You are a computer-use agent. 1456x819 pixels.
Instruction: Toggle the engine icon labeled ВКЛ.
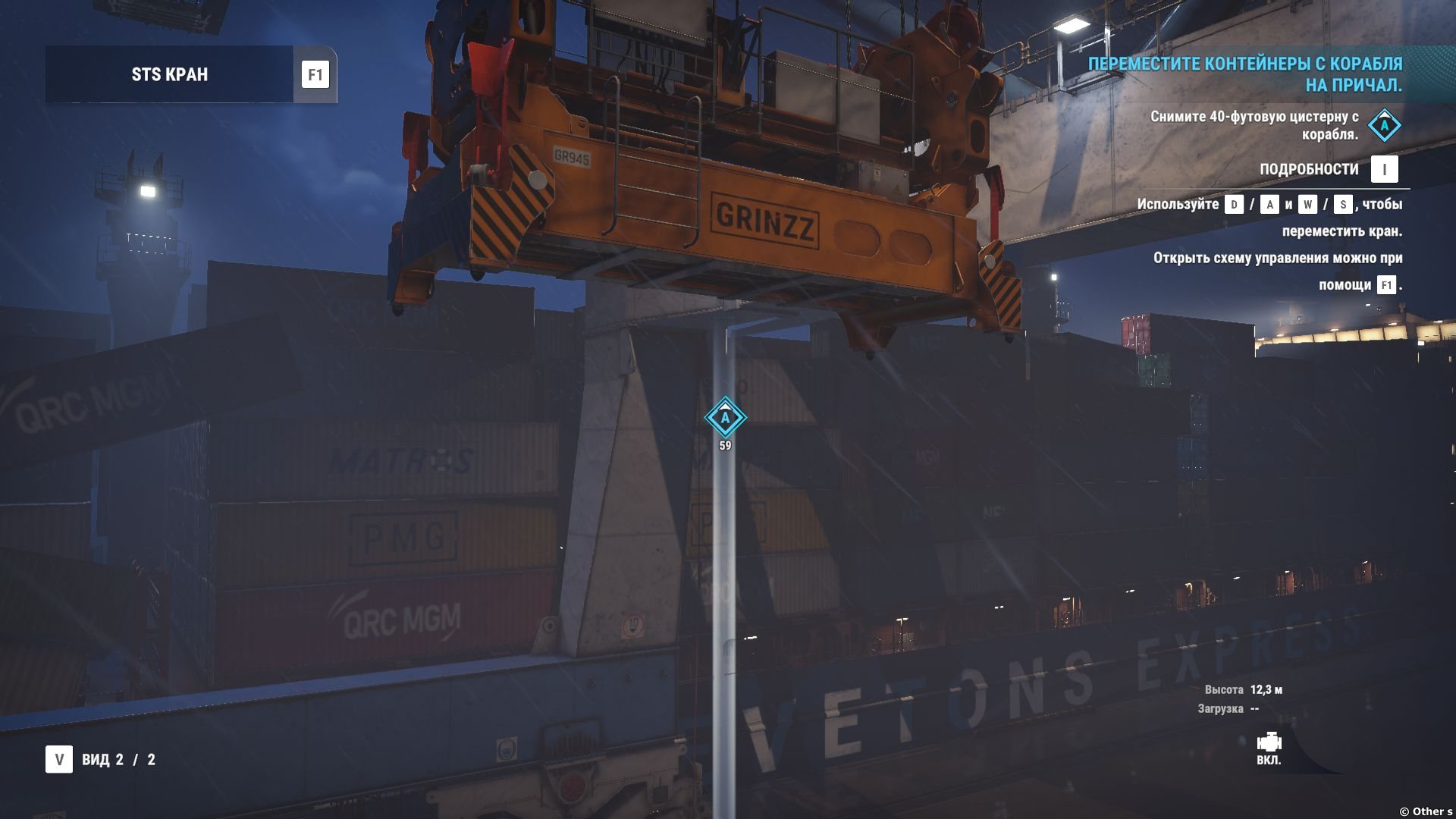coord(1269,742)
